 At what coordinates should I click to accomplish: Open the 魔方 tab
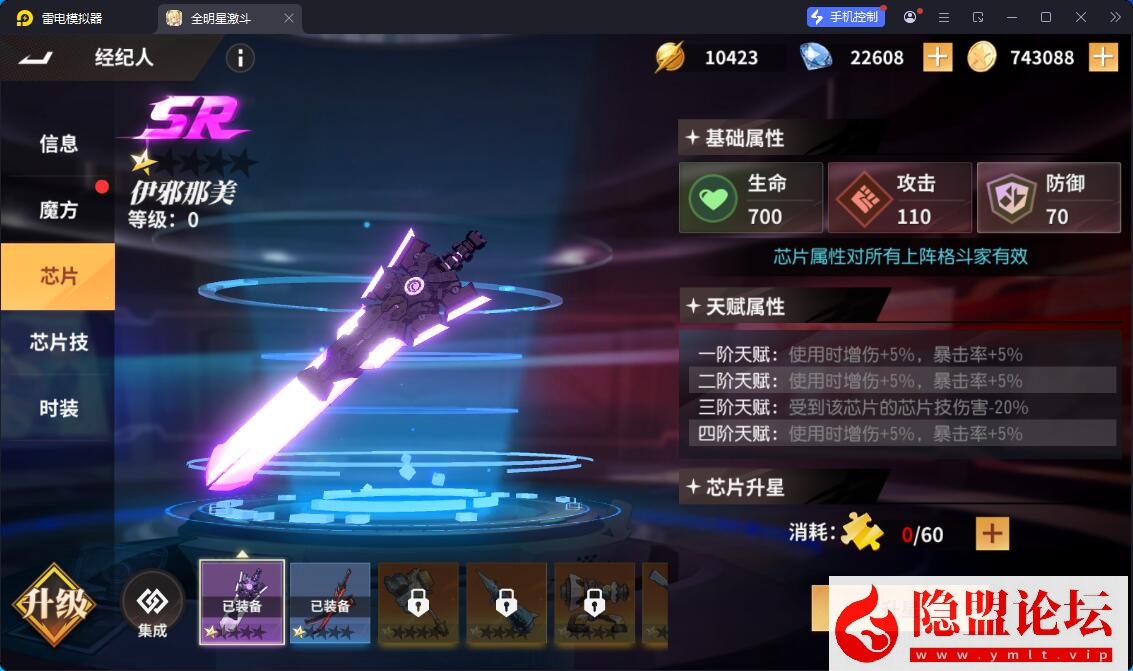pos(58,210)
